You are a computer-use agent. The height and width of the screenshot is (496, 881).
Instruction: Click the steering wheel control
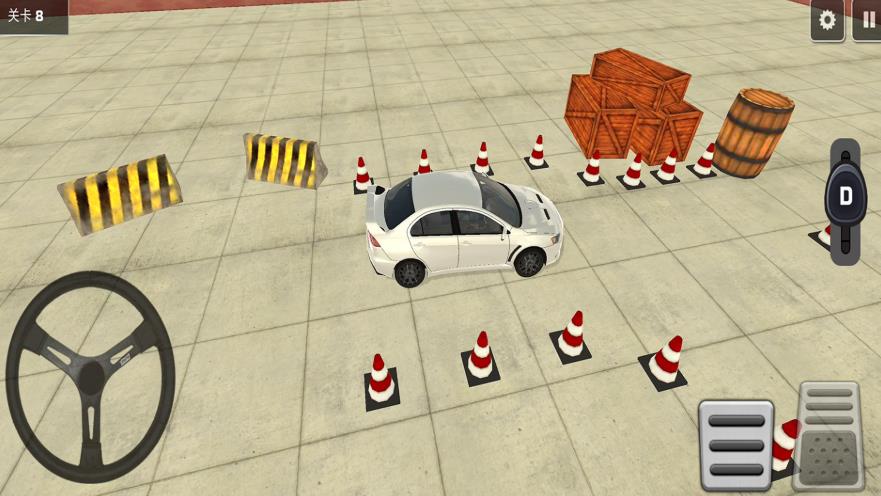click(90, 376)
